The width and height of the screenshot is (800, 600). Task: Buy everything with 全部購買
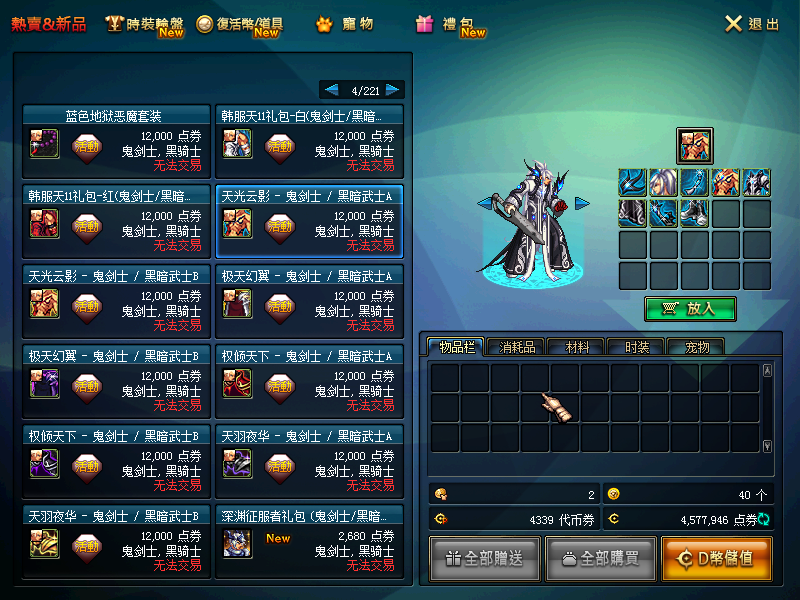click(x=601, y=558)
